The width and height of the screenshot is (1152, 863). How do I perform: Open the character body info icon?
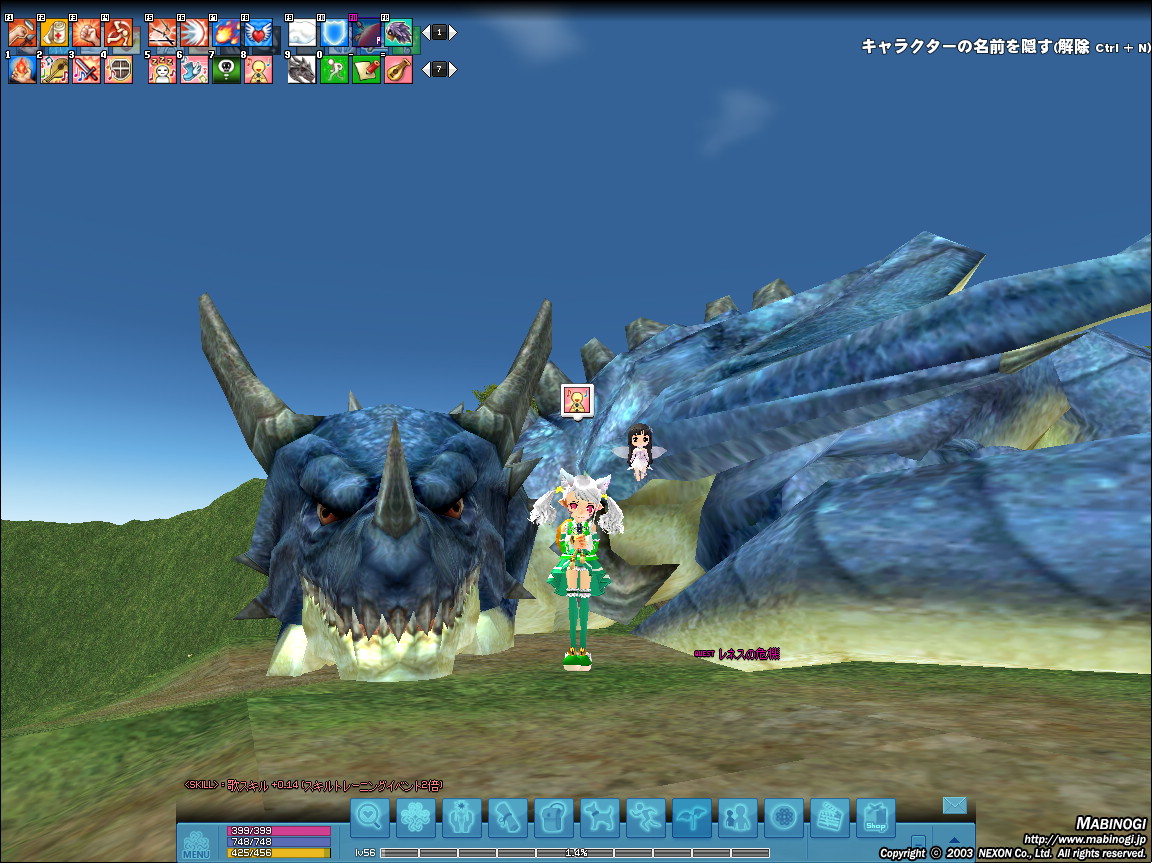[x=461, y=818]
